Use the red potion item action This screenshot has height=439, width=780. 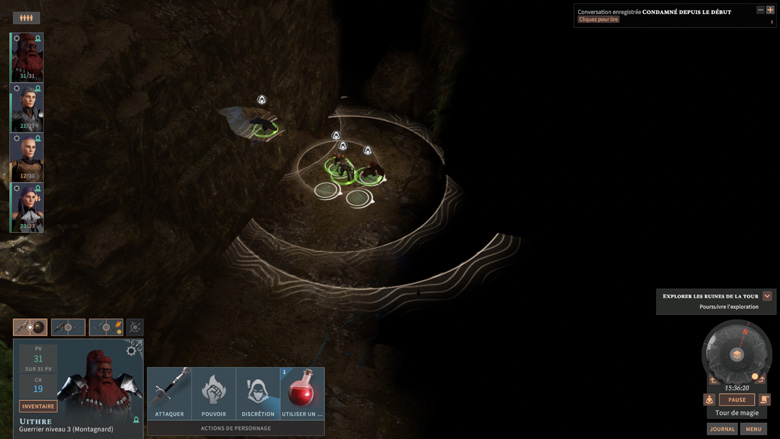coord(302,392)
